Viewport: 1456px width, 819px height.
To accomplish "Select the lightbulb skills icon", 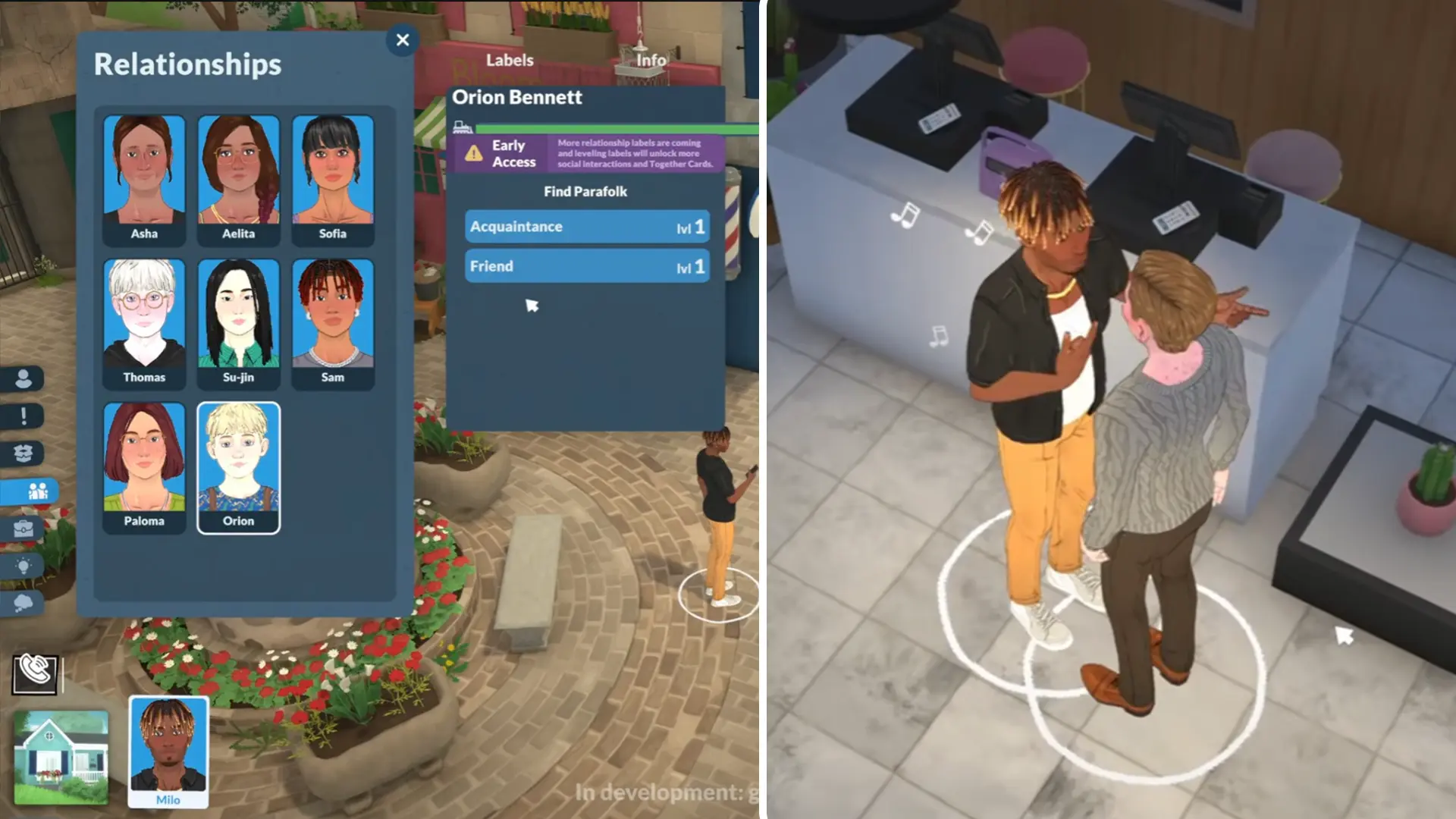I will coord(24,565).
